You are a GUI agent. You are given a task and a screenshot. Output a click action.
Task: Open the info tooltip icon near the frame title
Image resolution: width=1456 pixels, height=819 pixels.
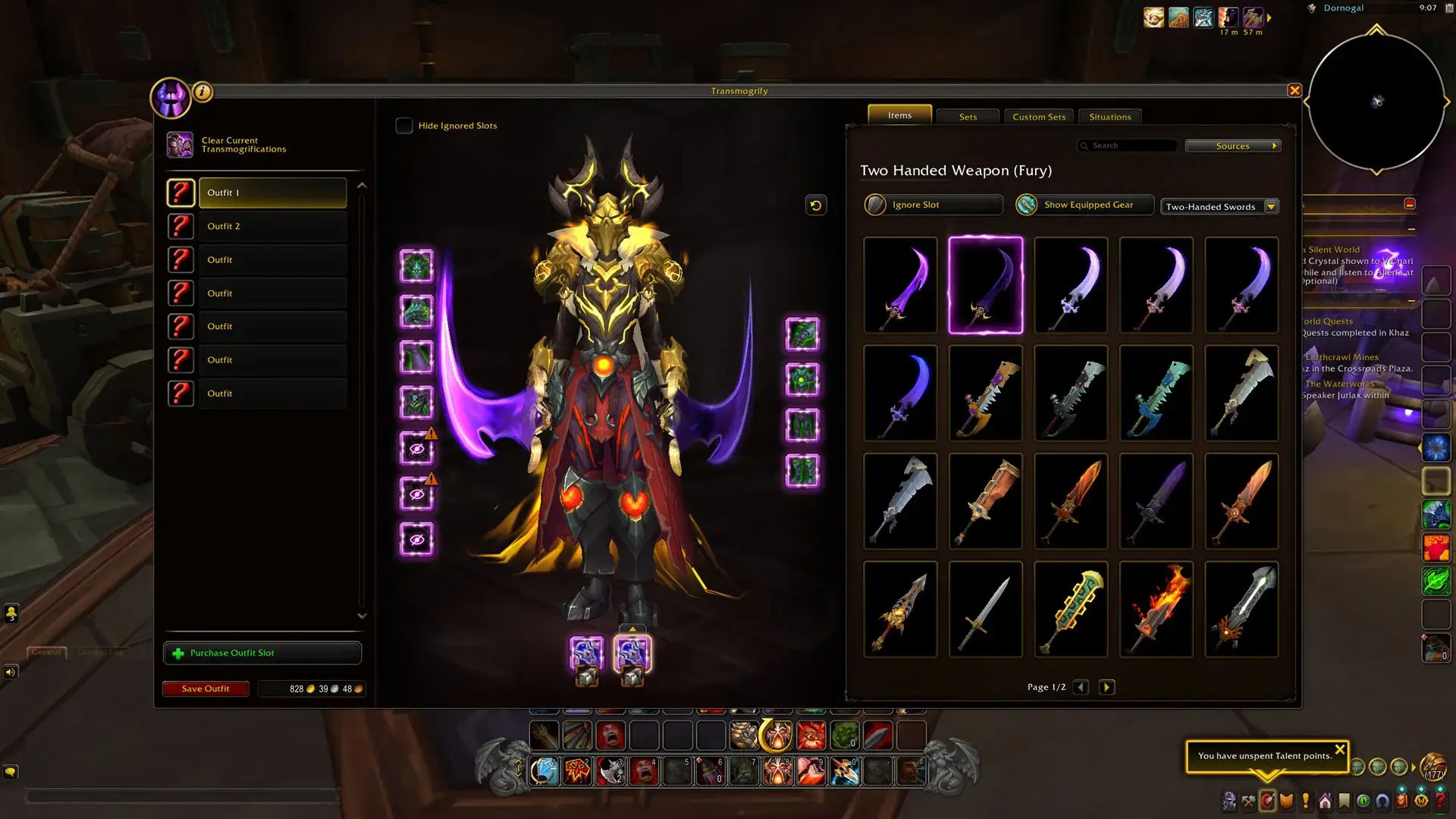(x=202, y=91)
